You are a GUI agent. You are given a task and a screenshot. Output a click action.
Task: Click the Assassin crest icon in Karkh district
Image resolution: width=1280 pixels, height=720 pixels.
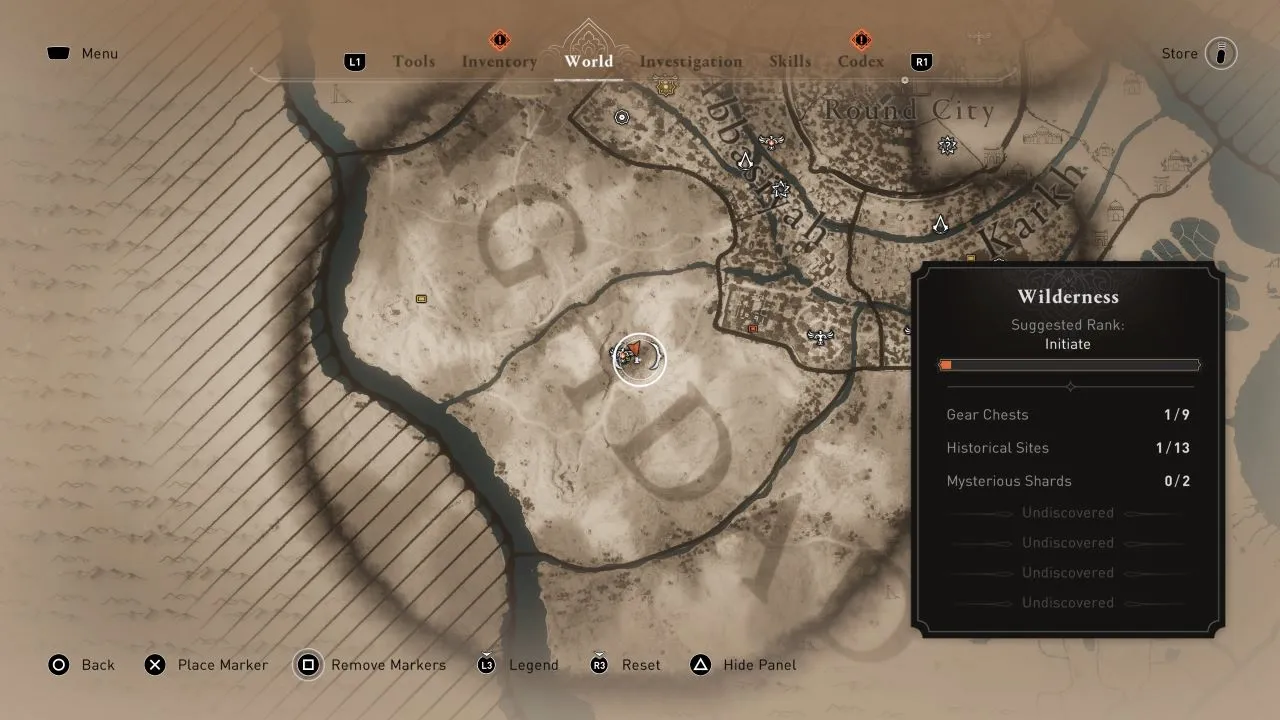(942, 226)
